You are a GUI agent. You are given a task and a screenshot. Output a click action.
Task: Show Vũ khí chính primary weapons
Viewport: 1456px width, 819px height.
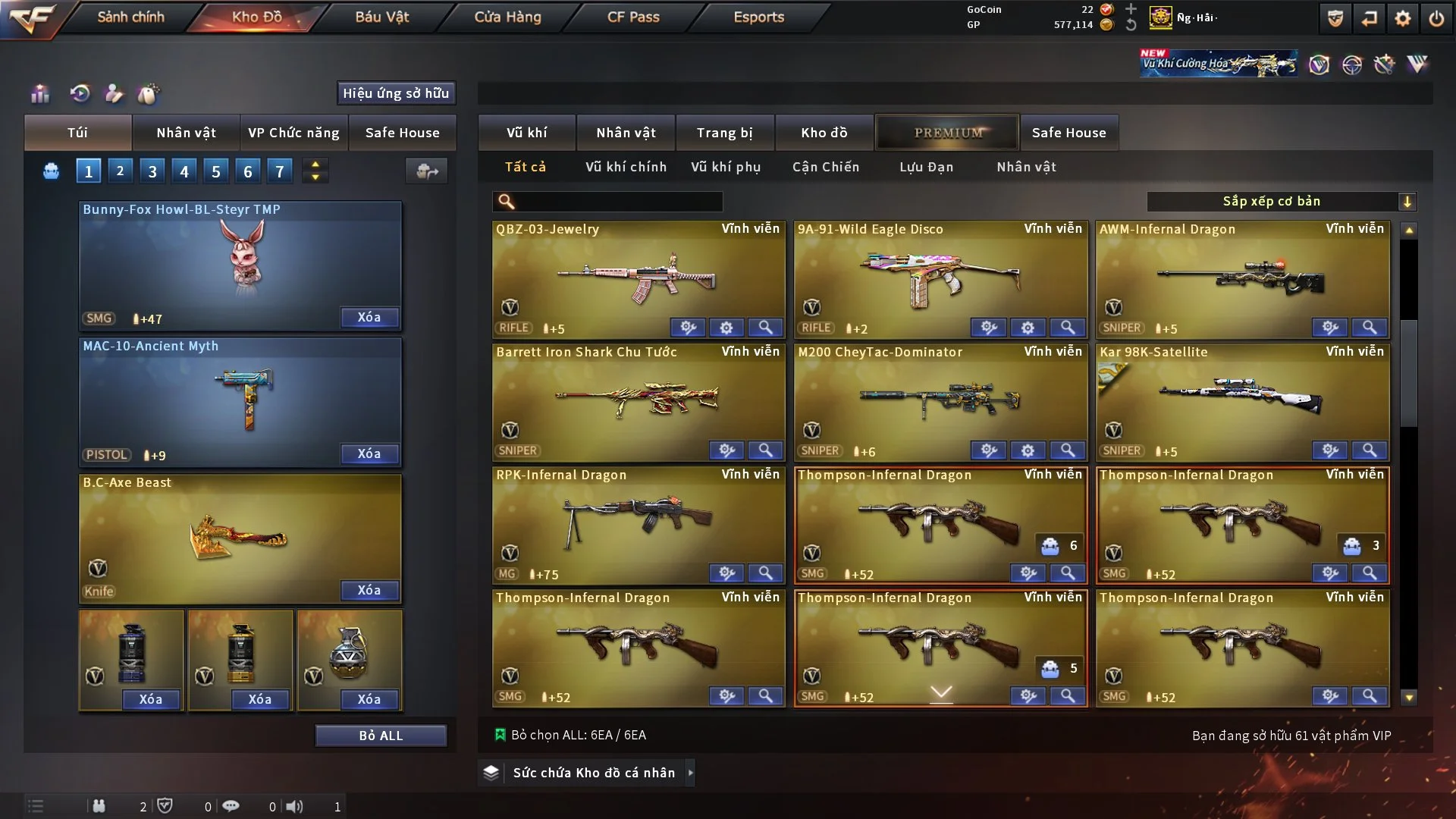[x=626, y=167]
